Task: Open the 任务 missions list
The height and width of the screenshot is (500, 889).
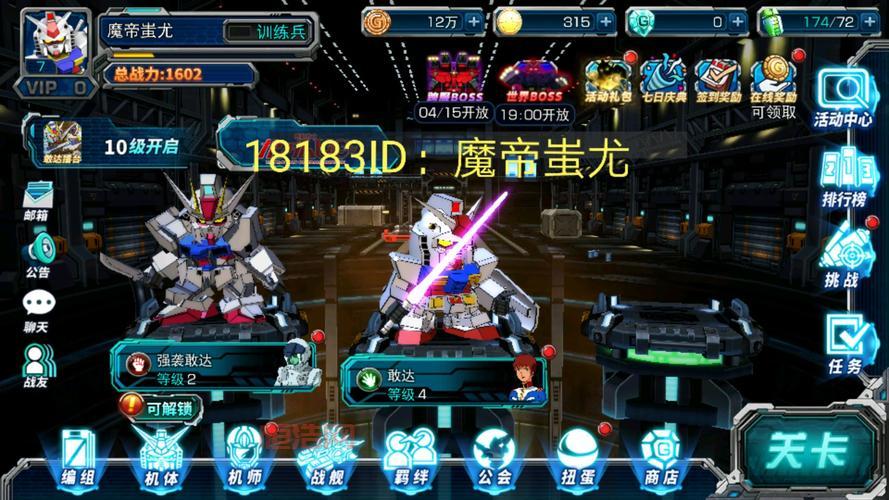Action: click(x=843, y=344)
